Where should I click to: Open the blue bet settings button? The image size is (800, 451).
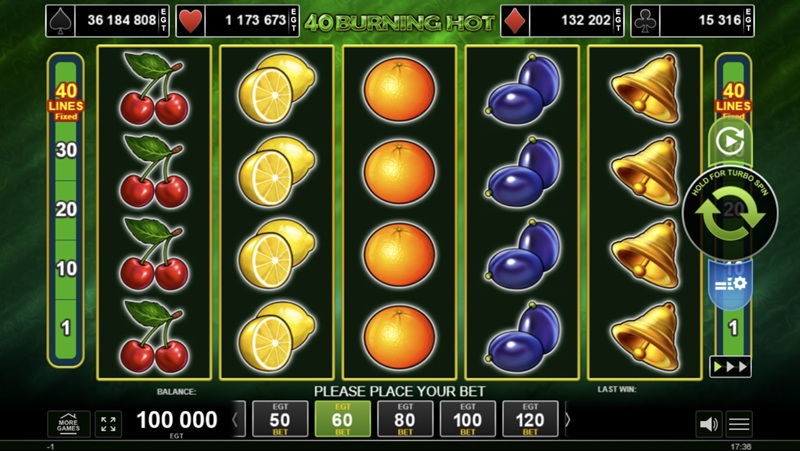730,284
